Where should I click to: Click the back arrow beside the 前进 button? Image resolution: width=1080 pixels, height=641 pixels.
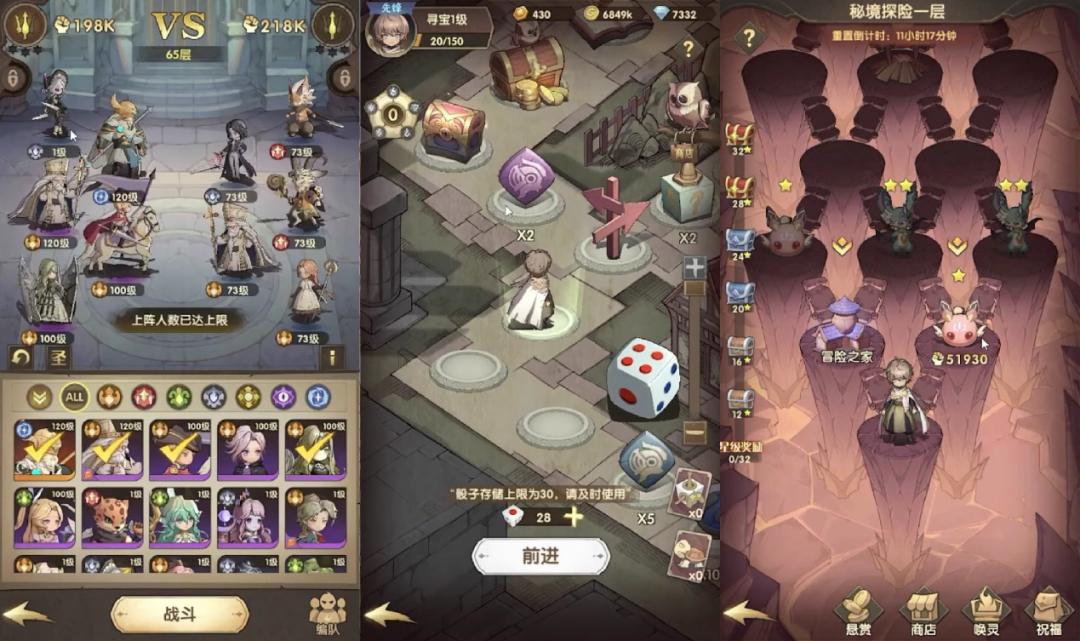point(389,612)
